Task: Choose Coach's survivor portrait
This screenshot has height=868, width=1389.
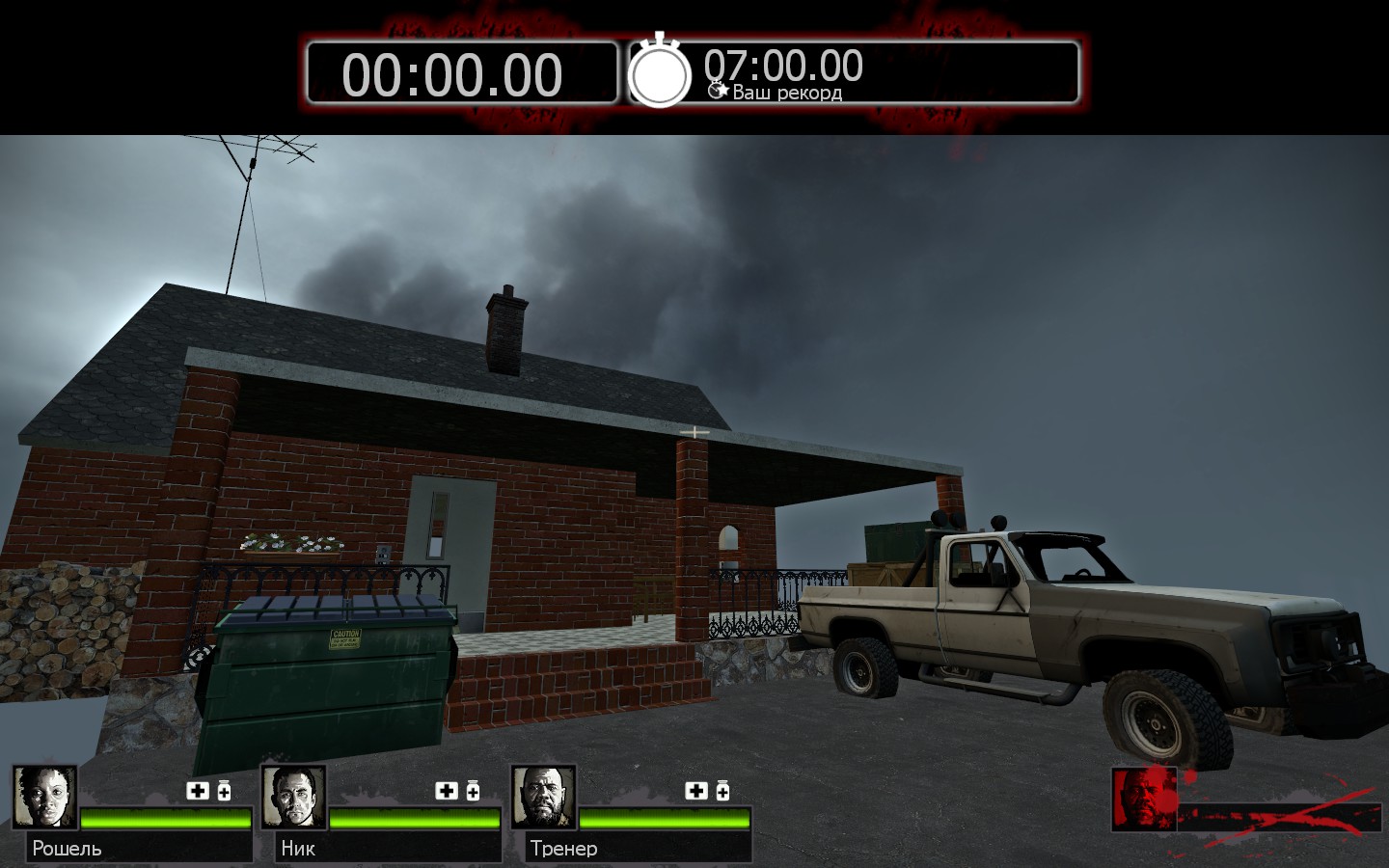Action: tap(543, 798)
